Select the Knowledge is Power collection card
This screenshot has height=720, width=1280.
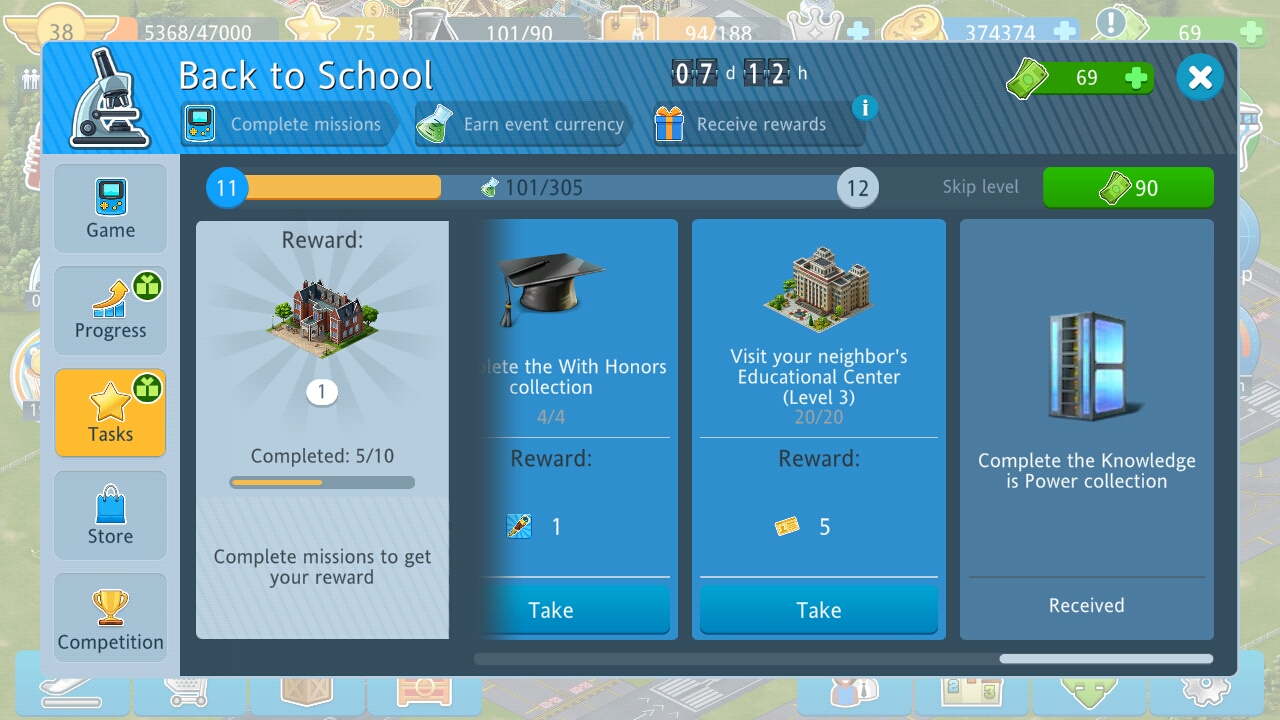[1086, 430]
